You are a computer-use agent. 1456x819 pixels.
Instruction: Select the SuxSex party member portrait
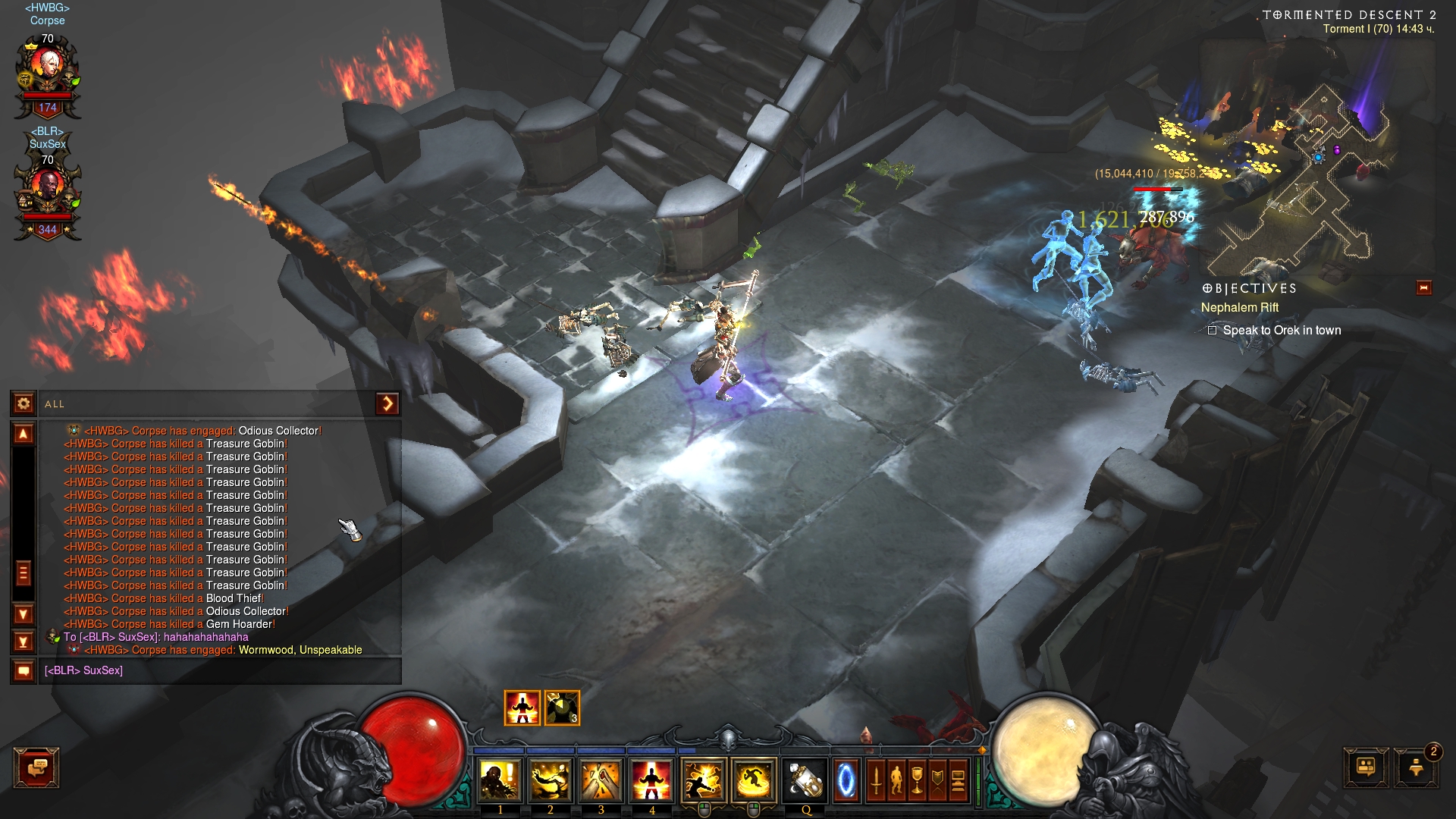(48, 192)
